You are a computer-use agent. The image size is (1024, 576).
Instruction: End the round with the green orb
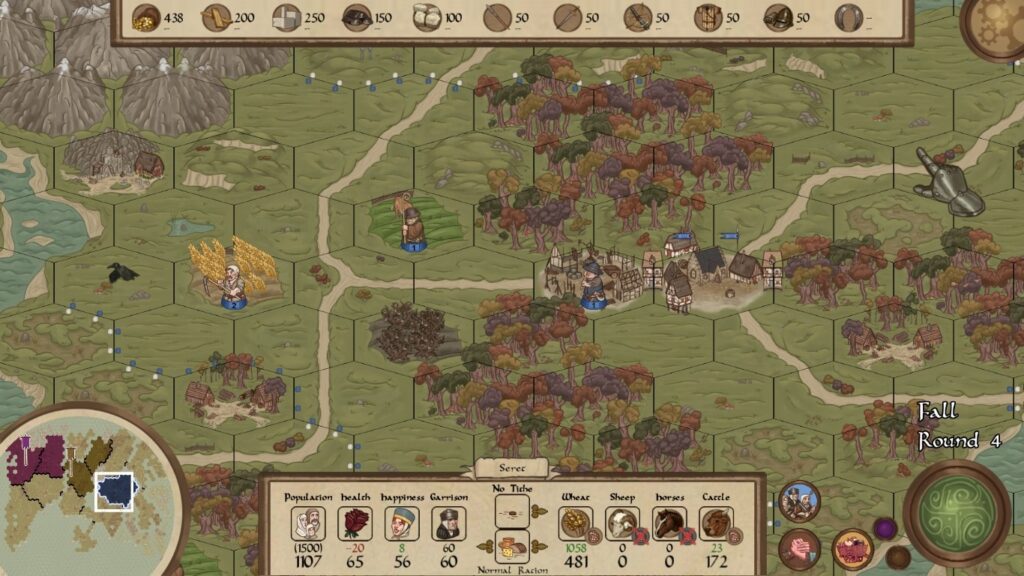click(x=957, y=512)
